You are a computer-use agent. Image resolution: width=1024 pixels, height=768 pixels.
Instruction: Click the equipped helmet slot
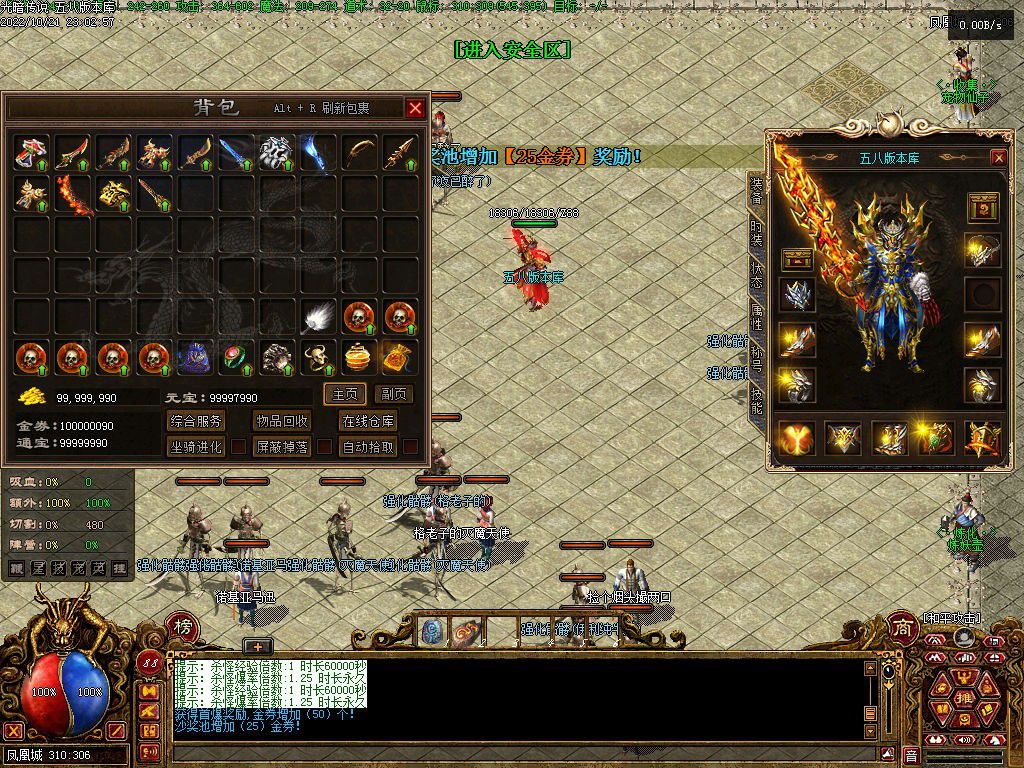797,295
